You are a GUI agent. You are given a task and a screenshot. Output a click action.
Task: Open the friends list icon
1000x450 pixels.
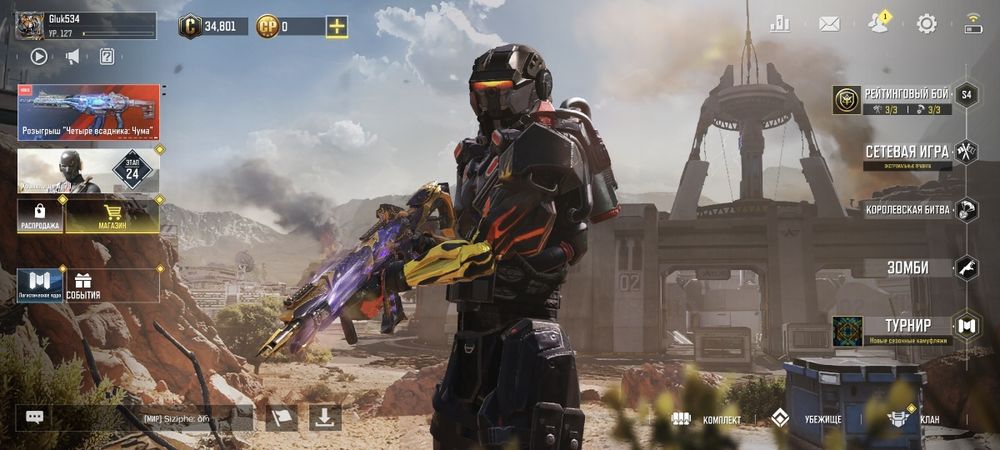pos(878,23)
